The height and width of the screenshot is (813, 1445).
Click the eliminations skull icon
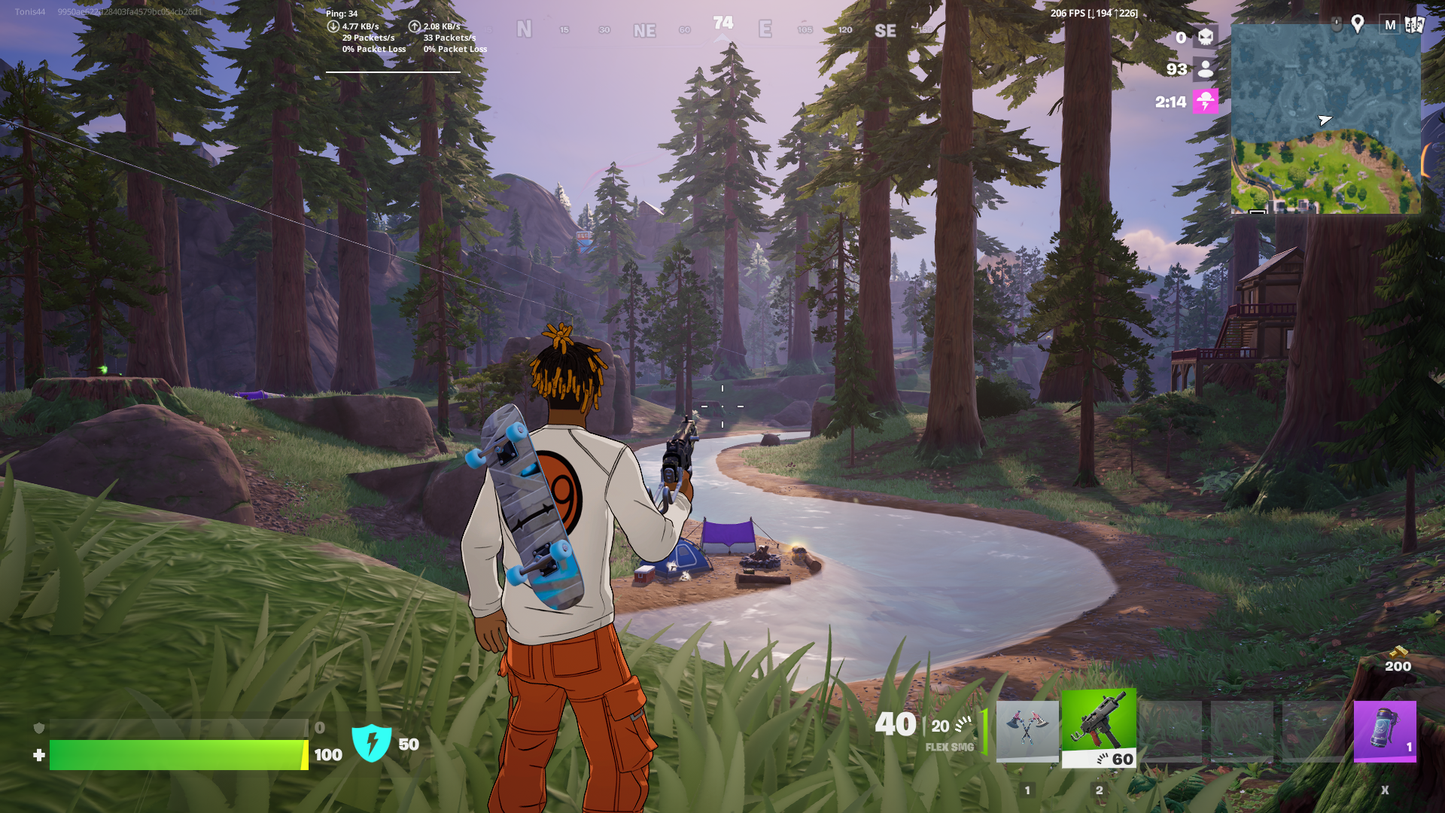(x=1206, y=38)
